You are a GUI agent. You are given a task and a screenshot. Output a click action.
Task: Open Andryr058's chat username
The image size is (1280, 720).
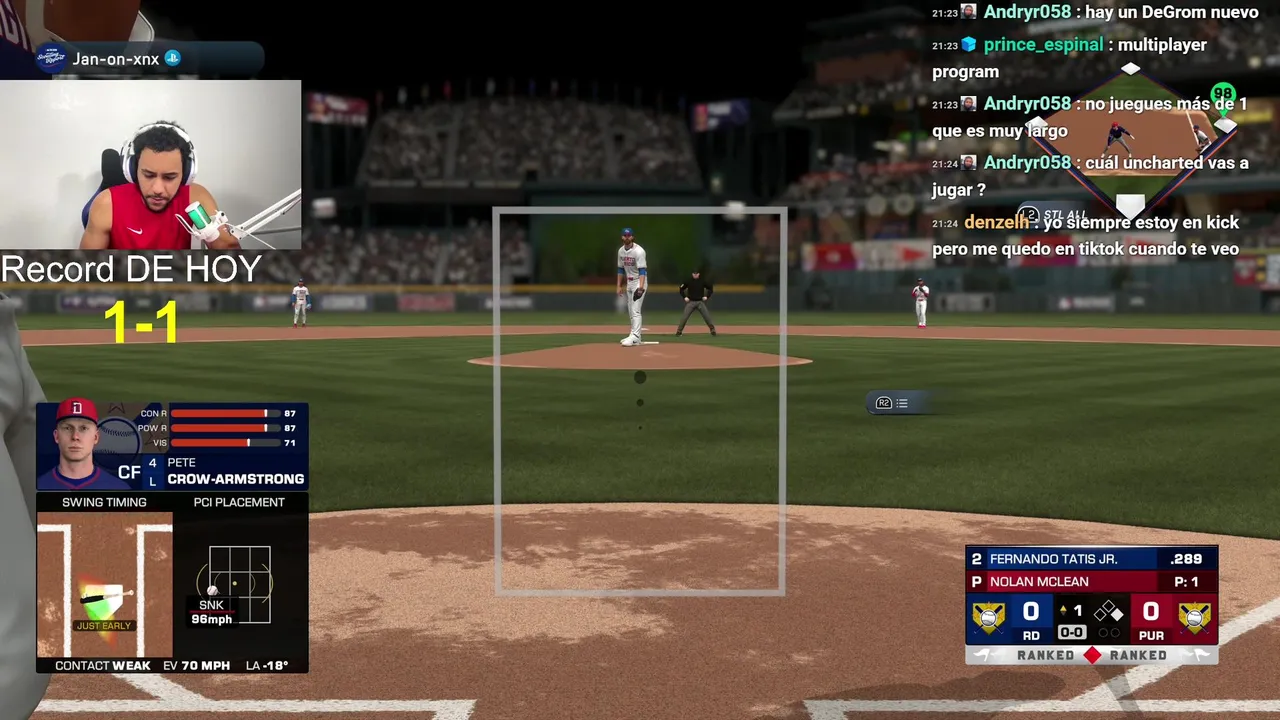click(x=1027, y=12)
